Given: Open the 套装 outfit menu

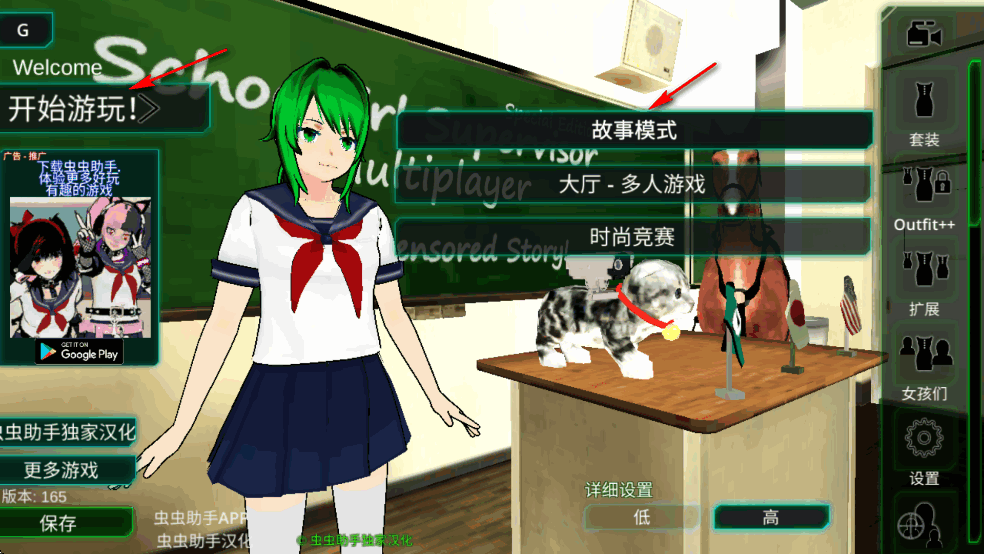Looking at the screenshot, I should coord(924,110).
